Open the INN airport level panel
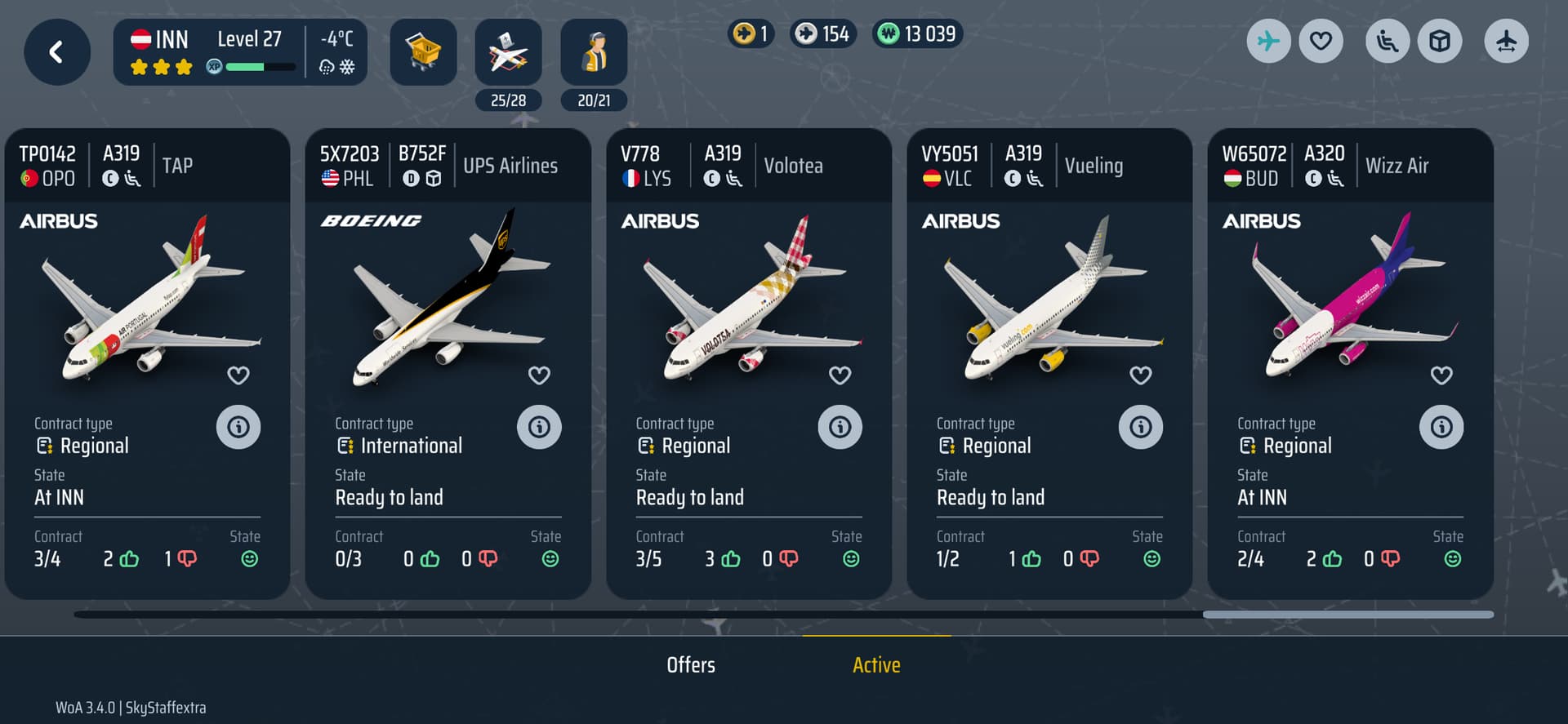Screen dimensions: 1568x724 click(240, 53)
